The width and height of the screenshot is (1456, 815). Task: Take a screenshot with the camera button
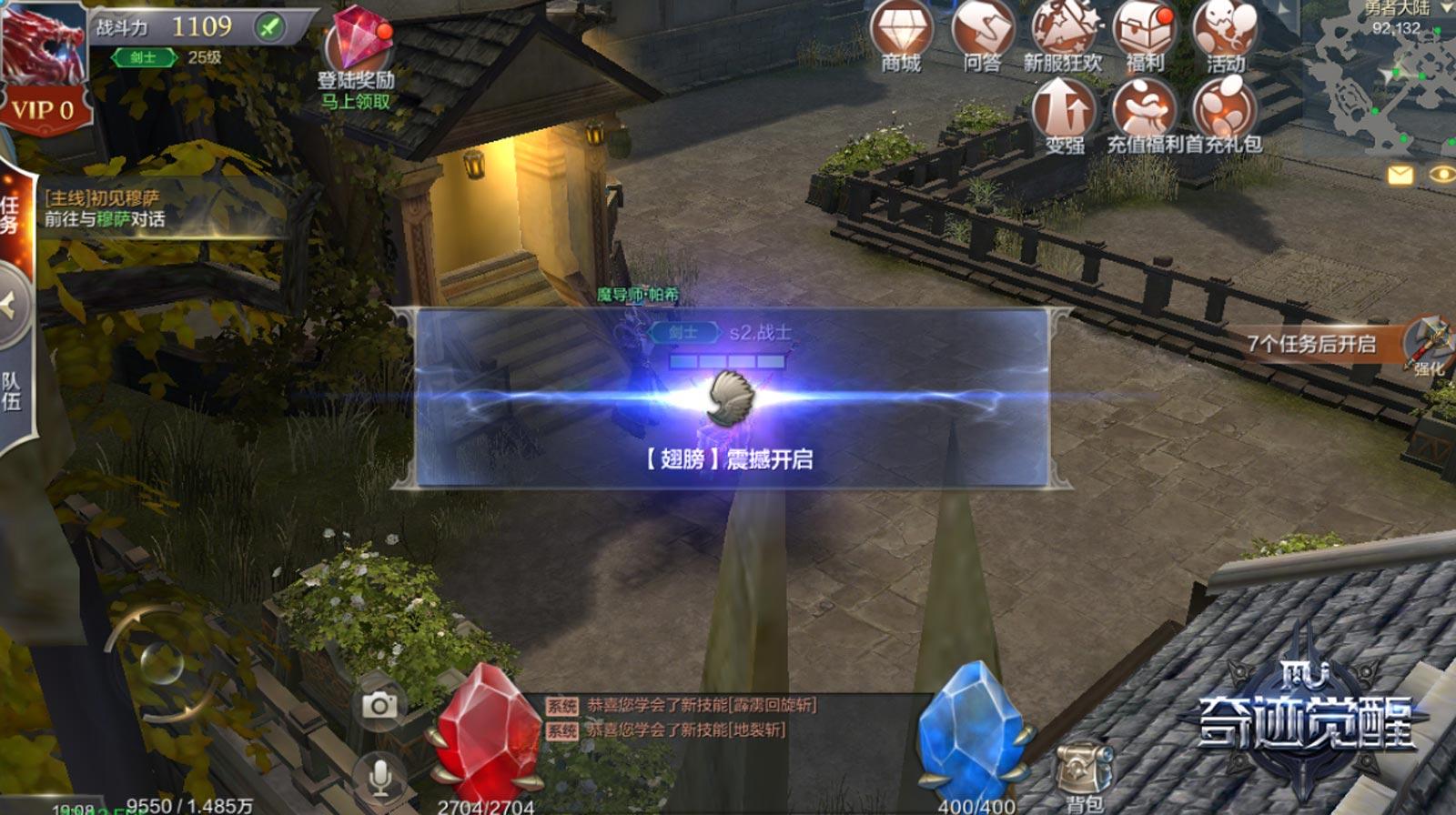[x=379, y=706]
